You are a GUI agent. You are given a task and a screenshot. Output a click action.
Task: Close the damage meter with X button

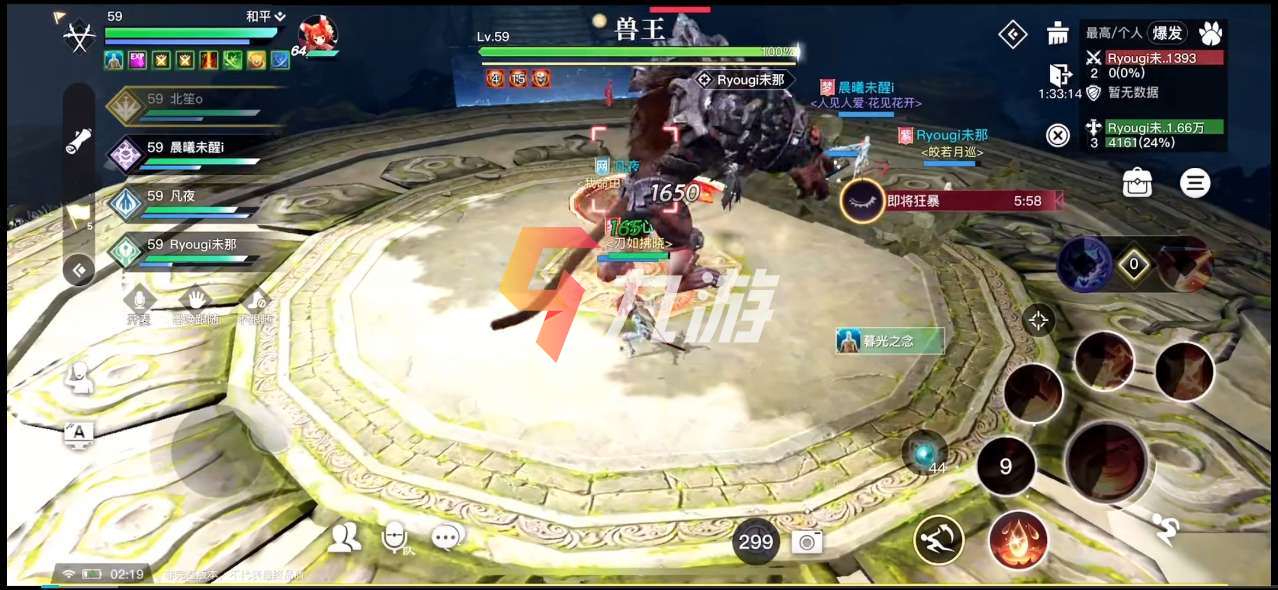coord(1058,135)
